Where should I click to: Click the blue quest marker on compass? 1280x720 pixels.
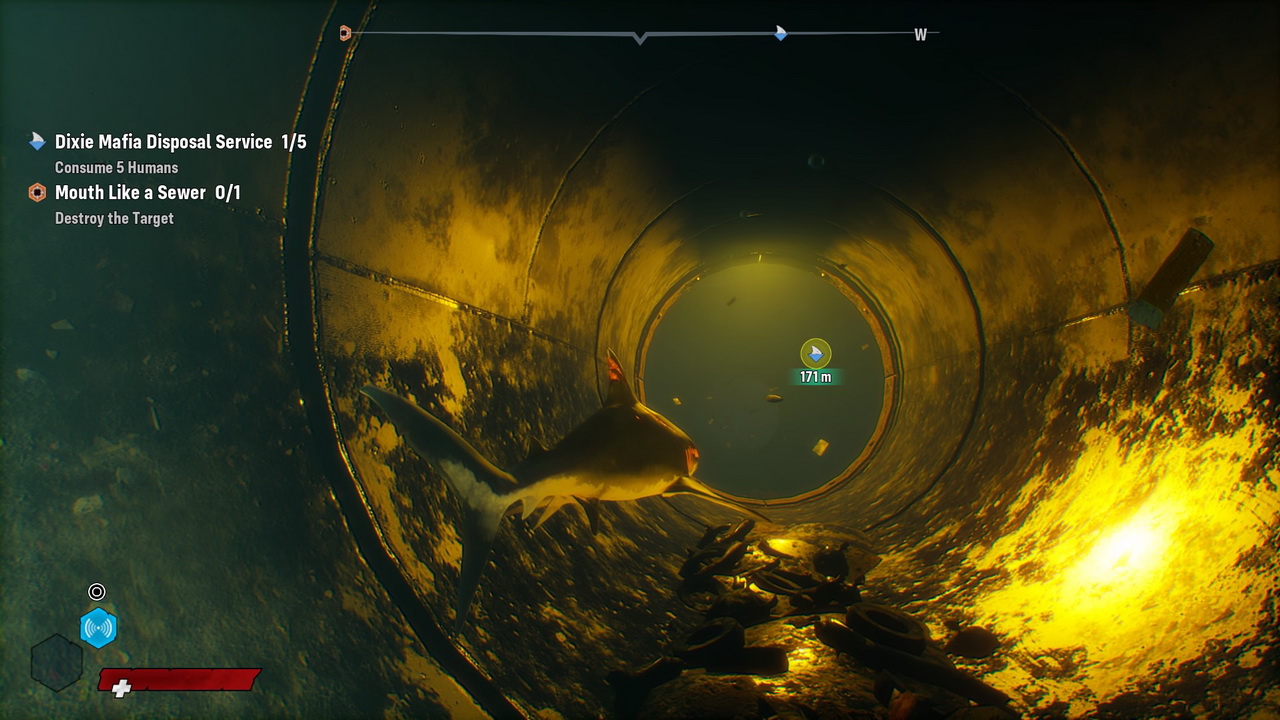click(x=781, y=33)
